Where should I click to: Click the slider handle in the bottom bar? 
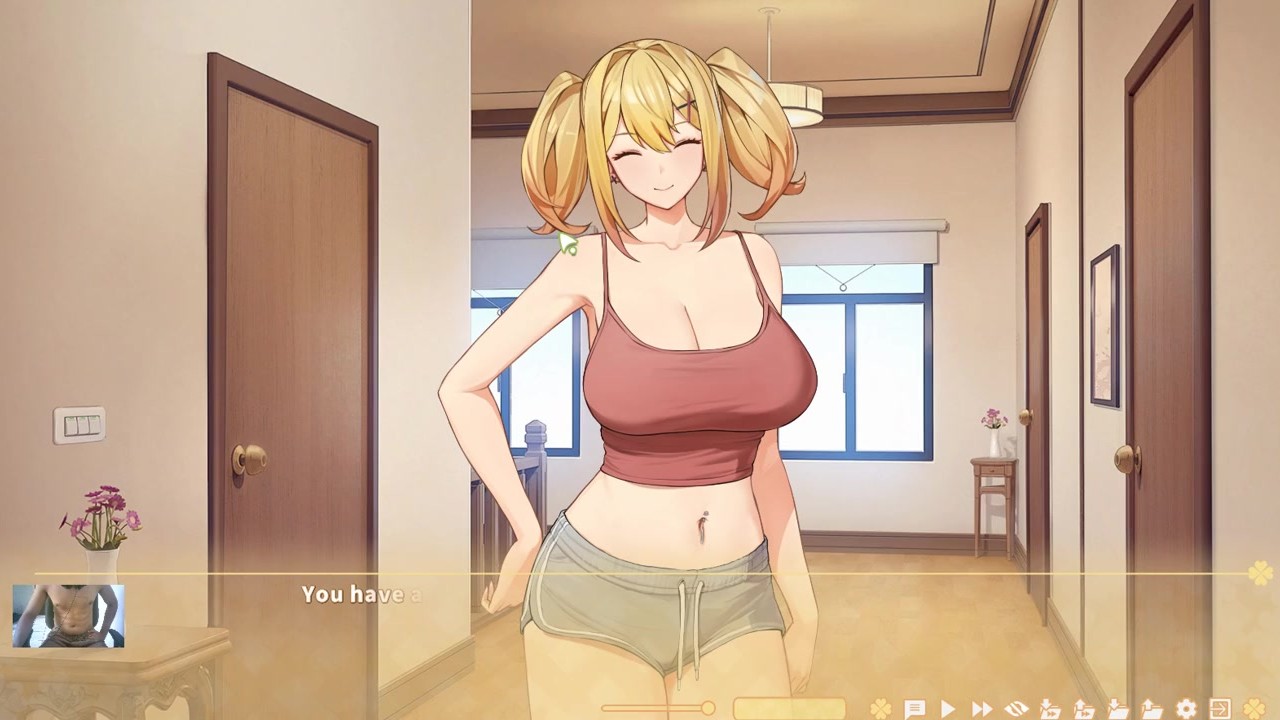[708, 709]
